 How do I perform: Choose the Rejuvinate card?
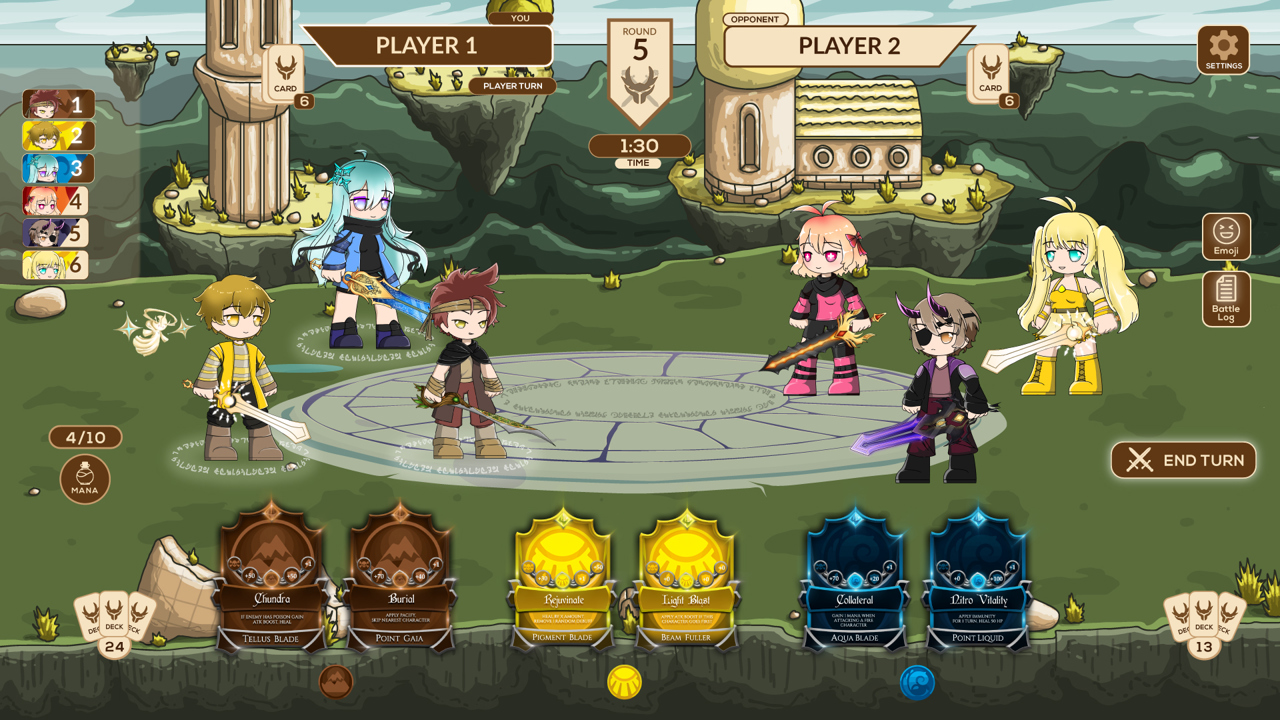[563, 580]
